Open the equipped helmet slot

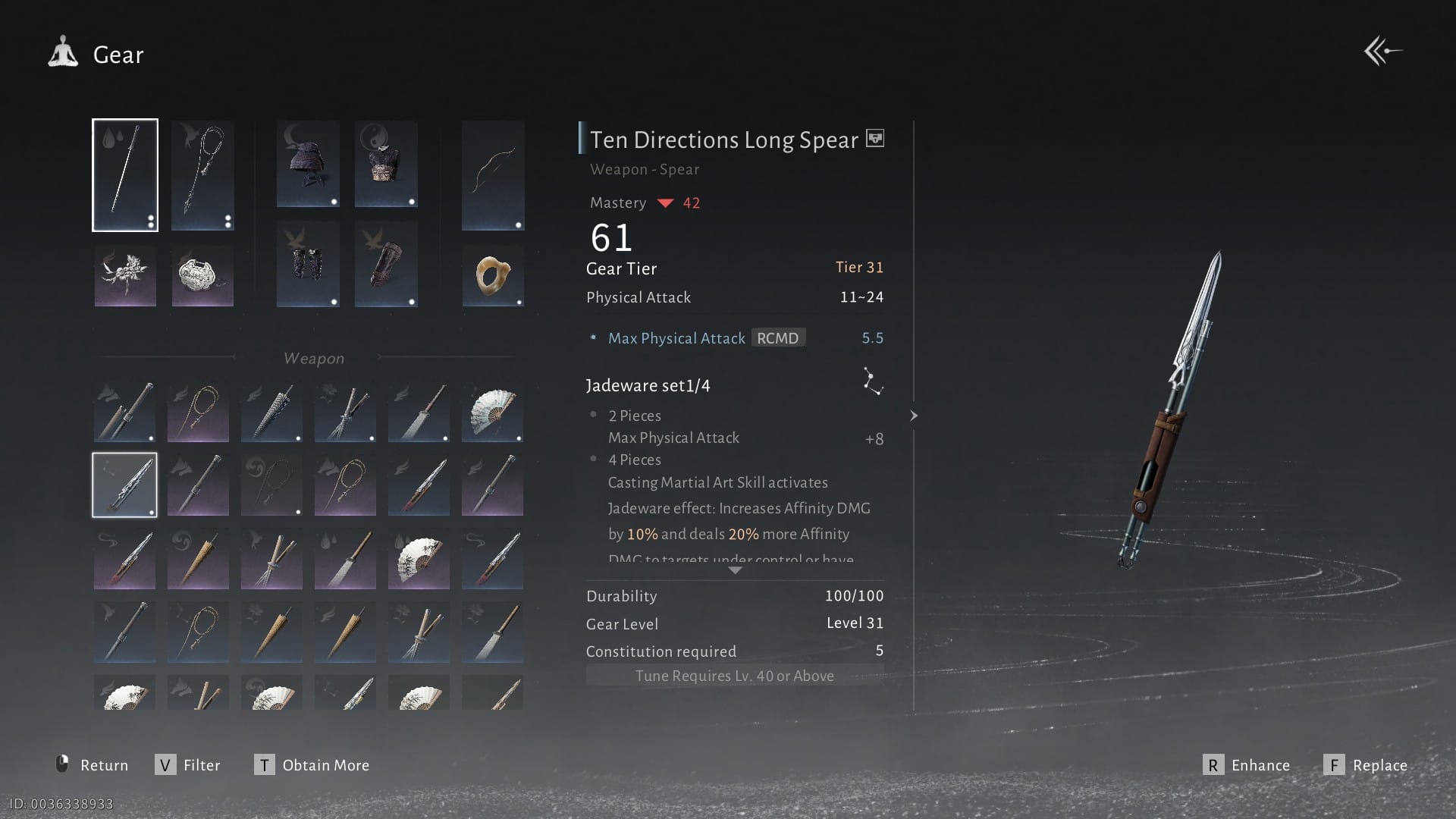coord(308,164)
